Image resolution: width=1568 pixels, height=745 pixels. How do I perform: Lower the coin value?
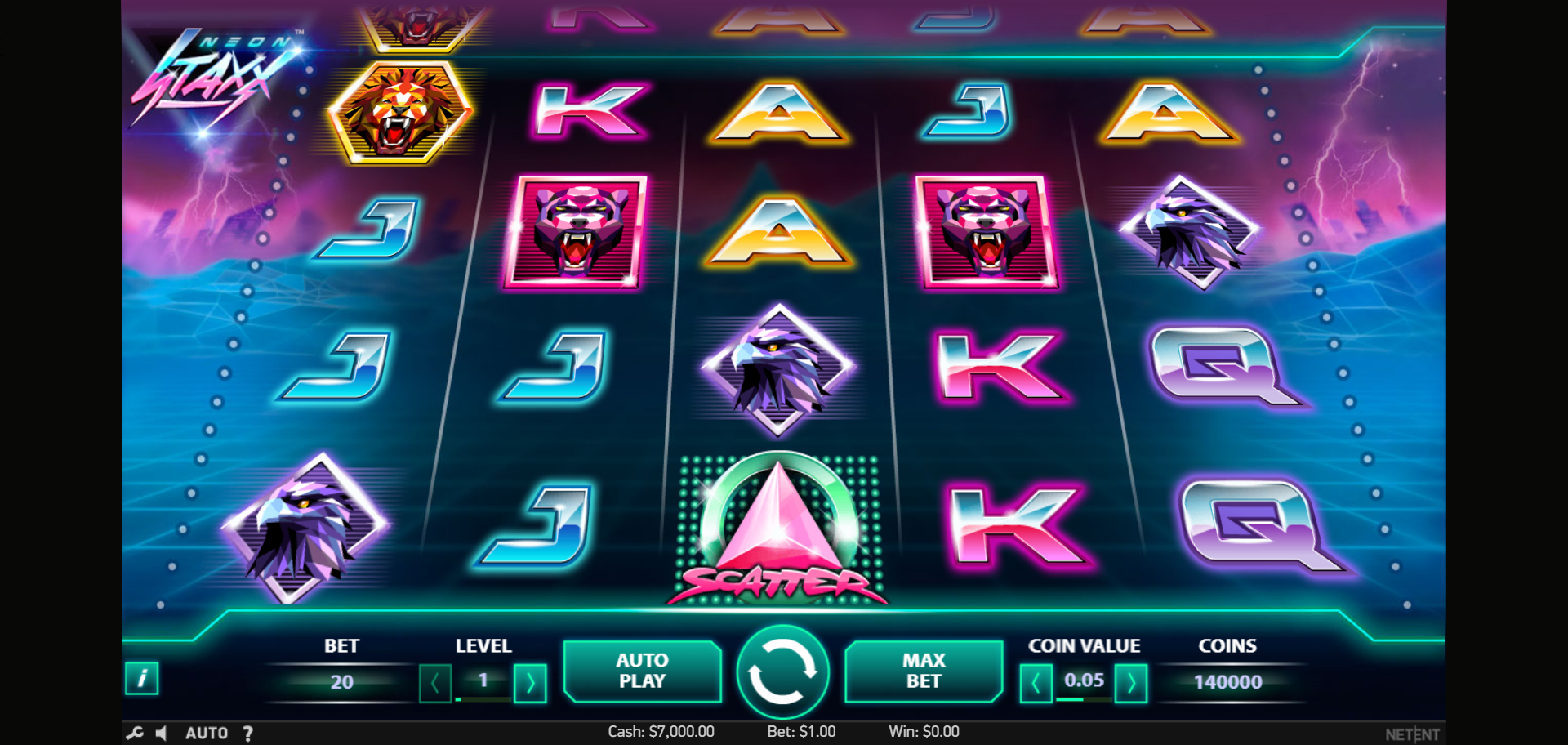coord(1036,683)
